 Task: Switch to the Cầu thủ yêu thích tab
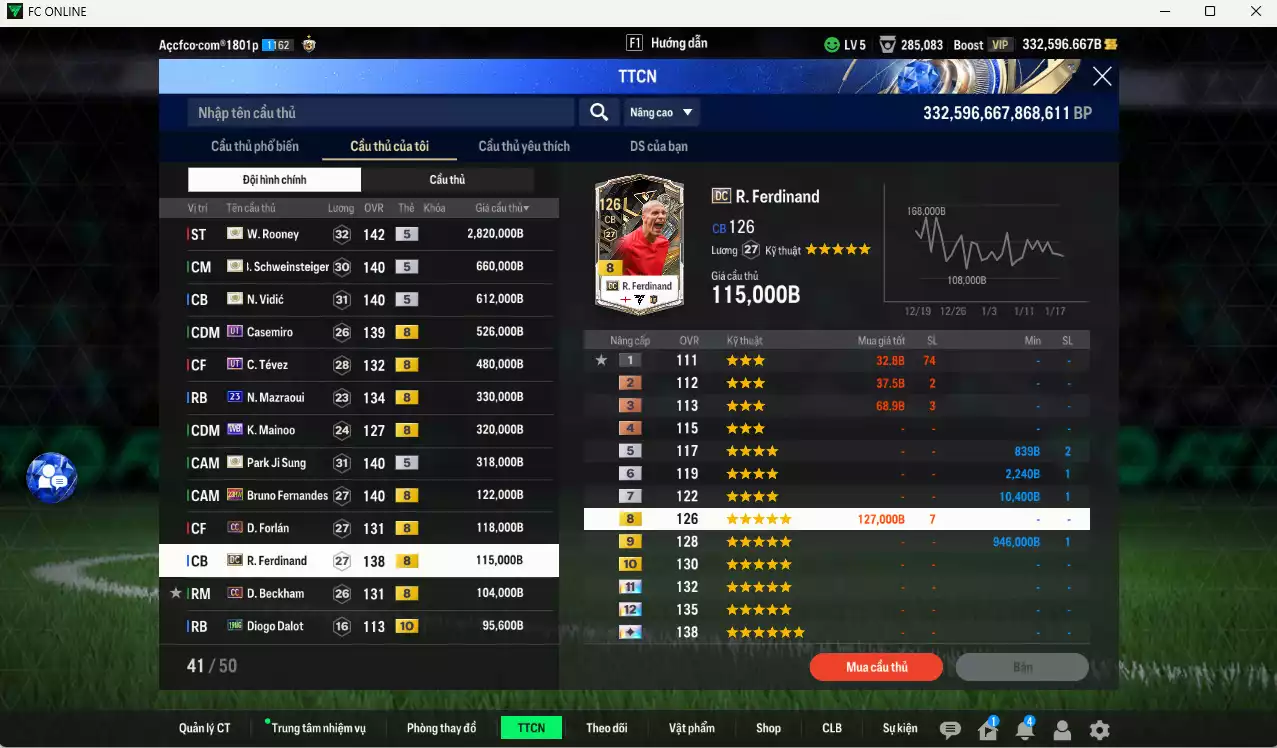(x=523, y=146)
